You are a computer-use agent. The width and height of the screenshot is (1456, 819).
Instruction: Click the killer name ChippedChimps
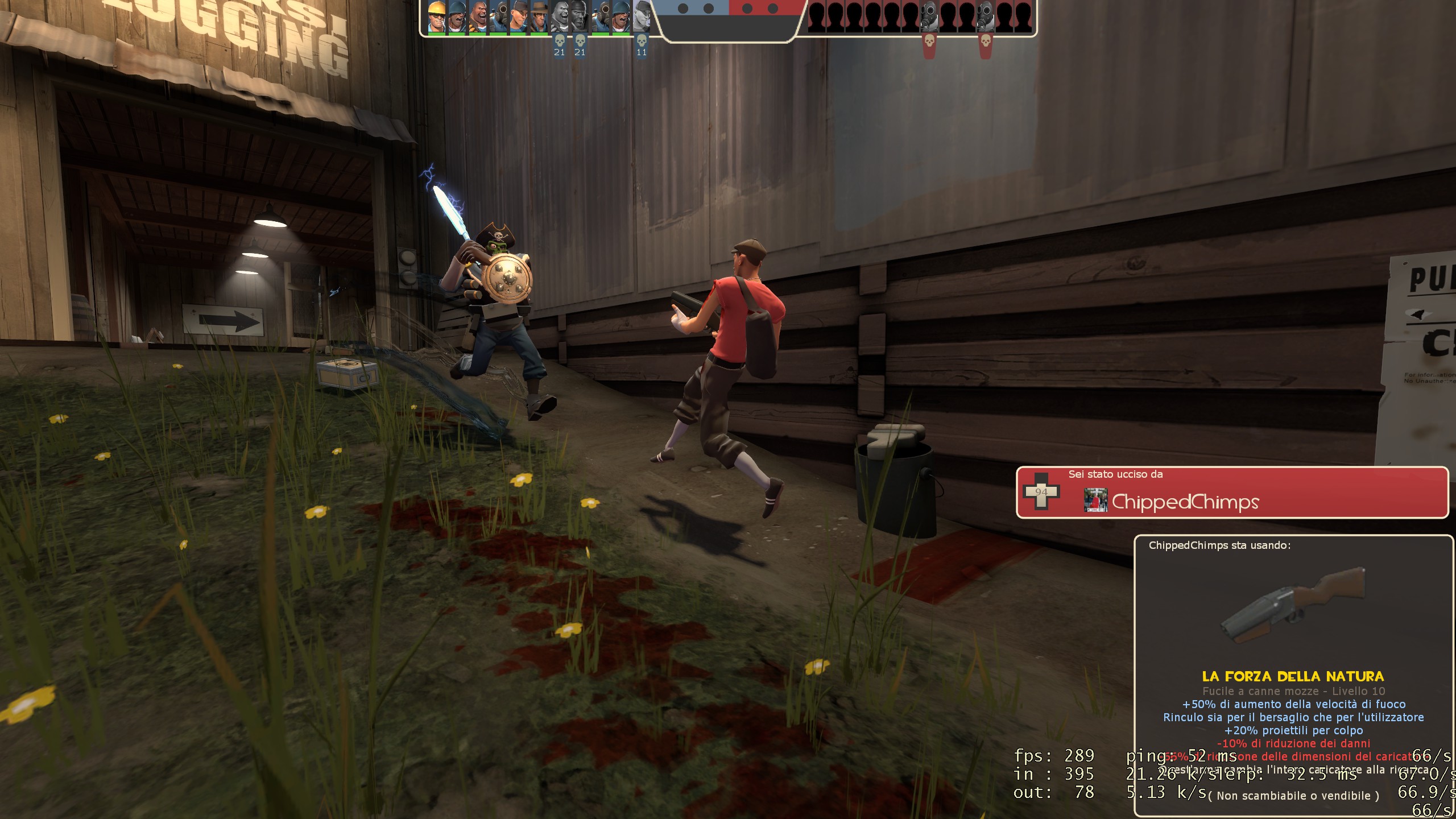tap(1185, 502)
